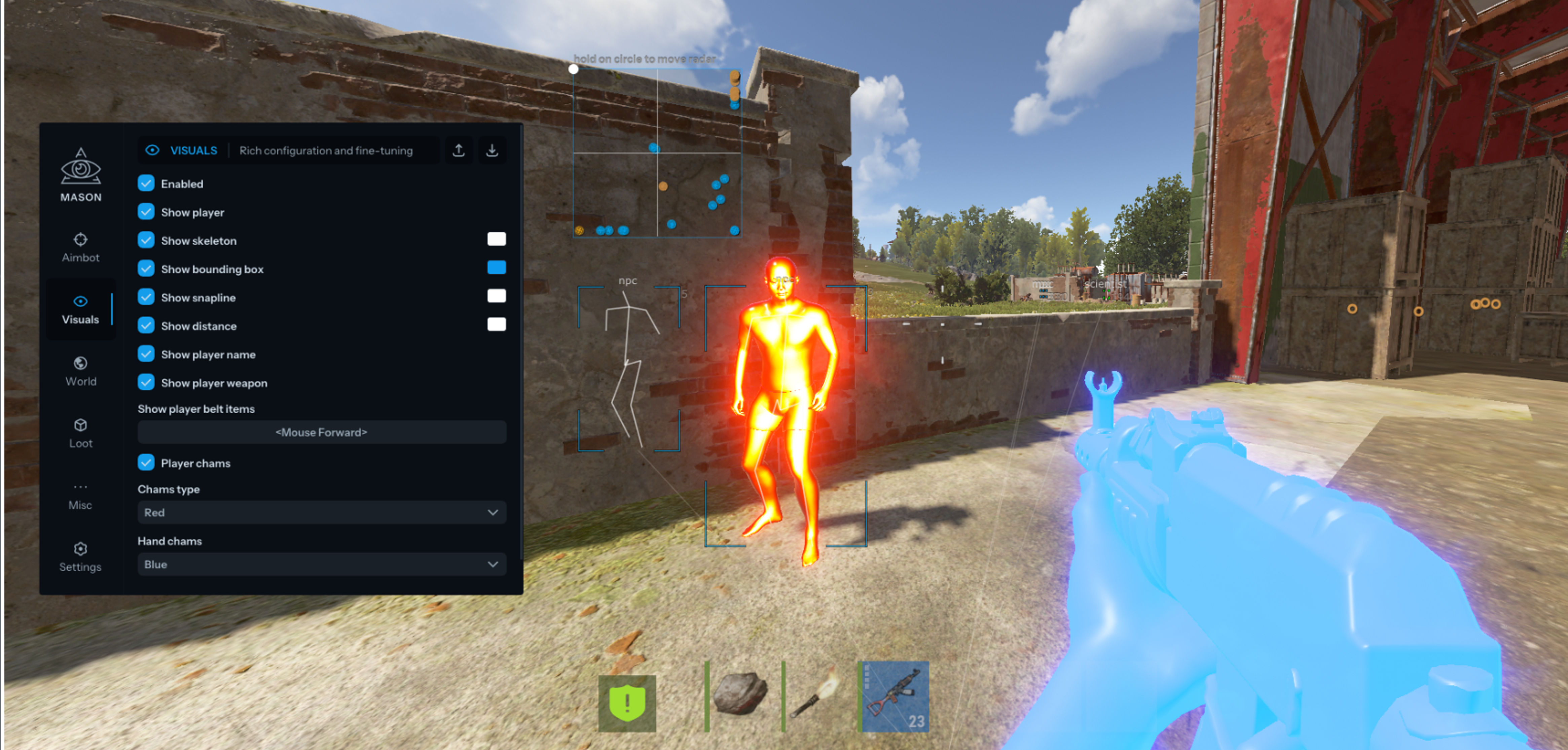Click the import config download icon

(493, 150)
